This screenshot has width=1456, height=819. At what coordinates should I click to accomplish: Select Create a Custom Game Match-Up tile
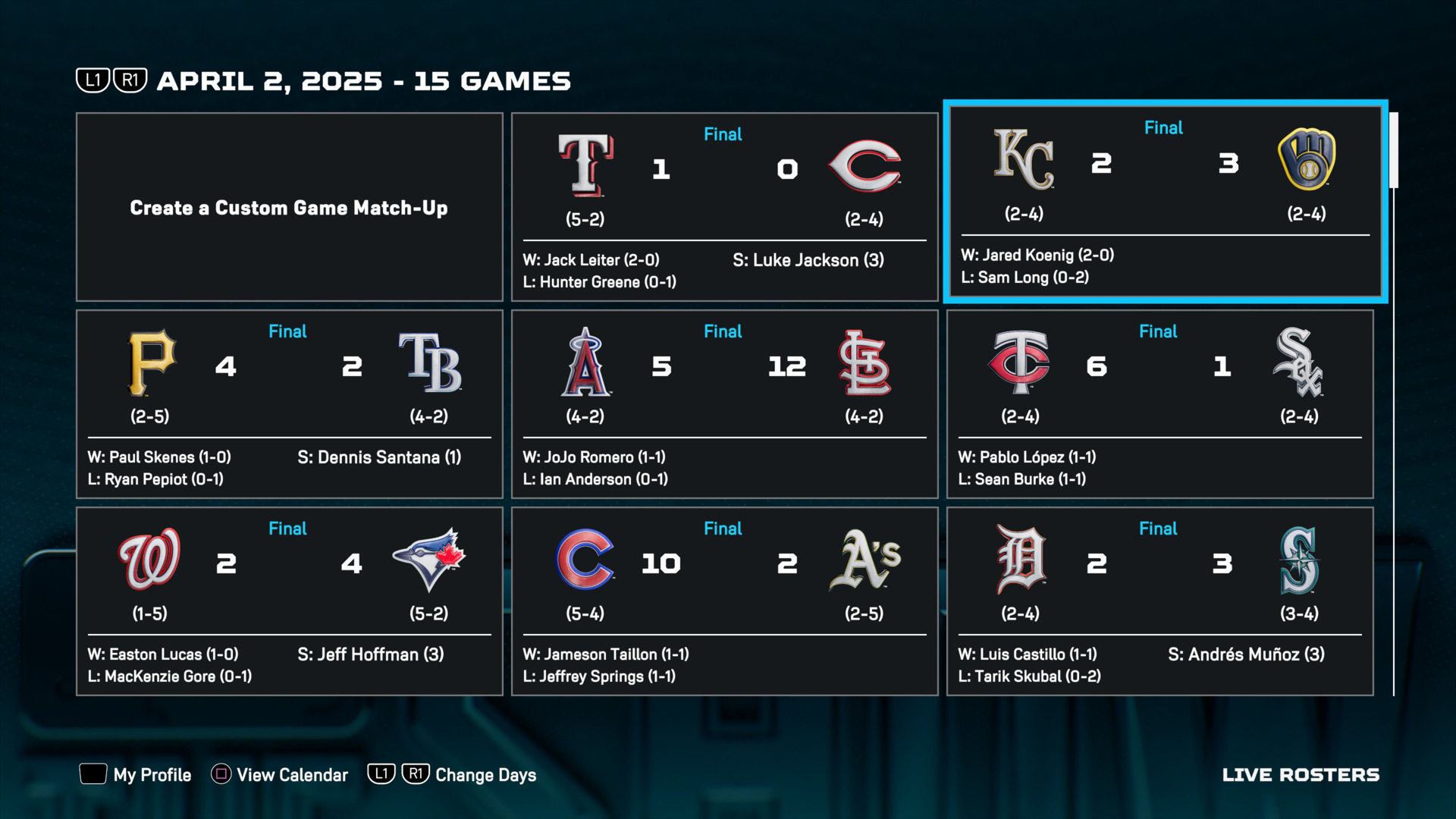289,207
